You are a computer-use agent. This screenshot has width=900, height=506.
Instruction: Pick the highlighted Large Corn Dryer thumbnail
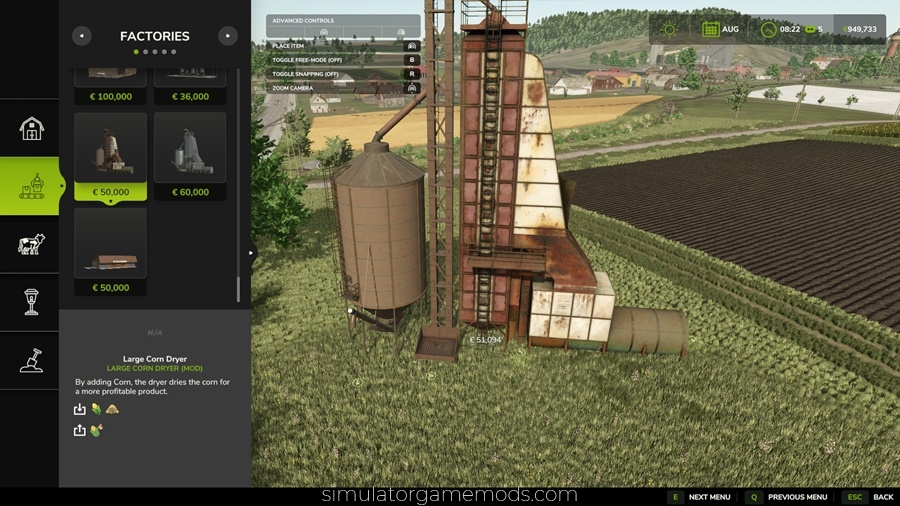click(110, 155)
